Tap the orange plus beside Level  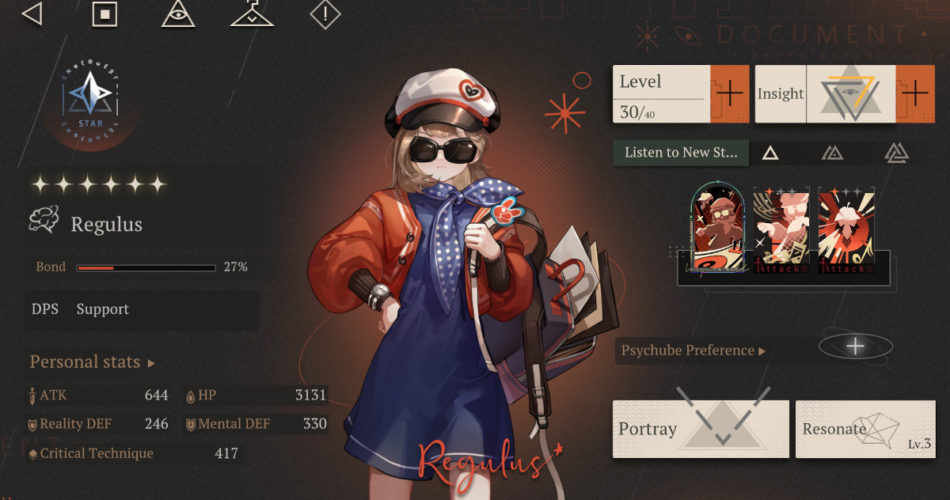click(x=729, y=94)
